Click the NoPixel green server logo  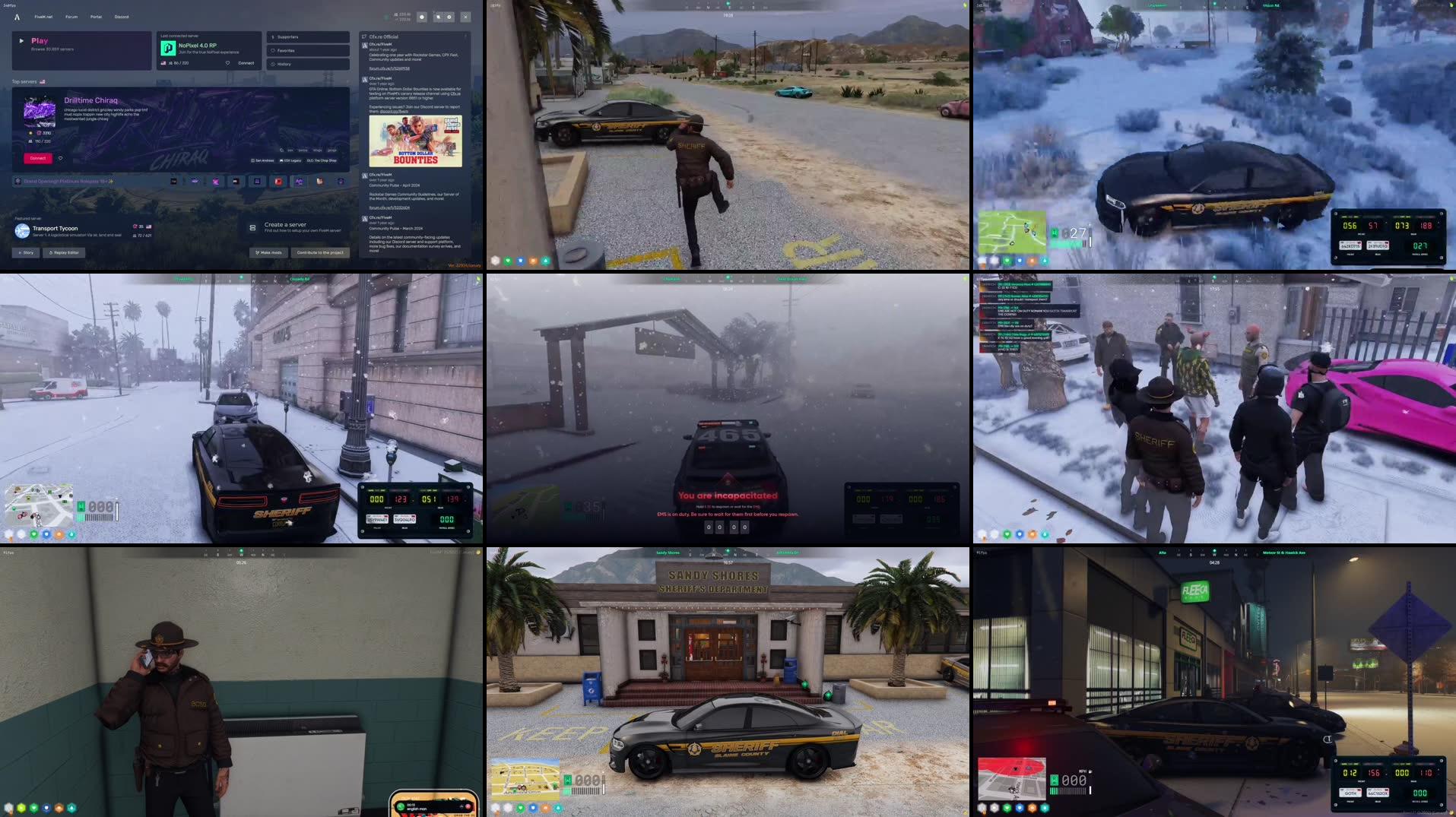tap(167, 48)
